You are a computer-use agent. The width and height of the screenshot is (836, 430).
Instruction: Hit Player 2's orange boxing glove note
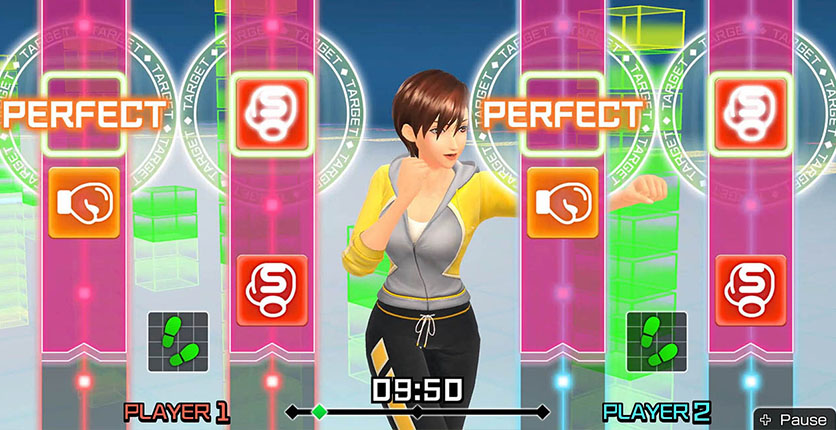coord(563,203)
